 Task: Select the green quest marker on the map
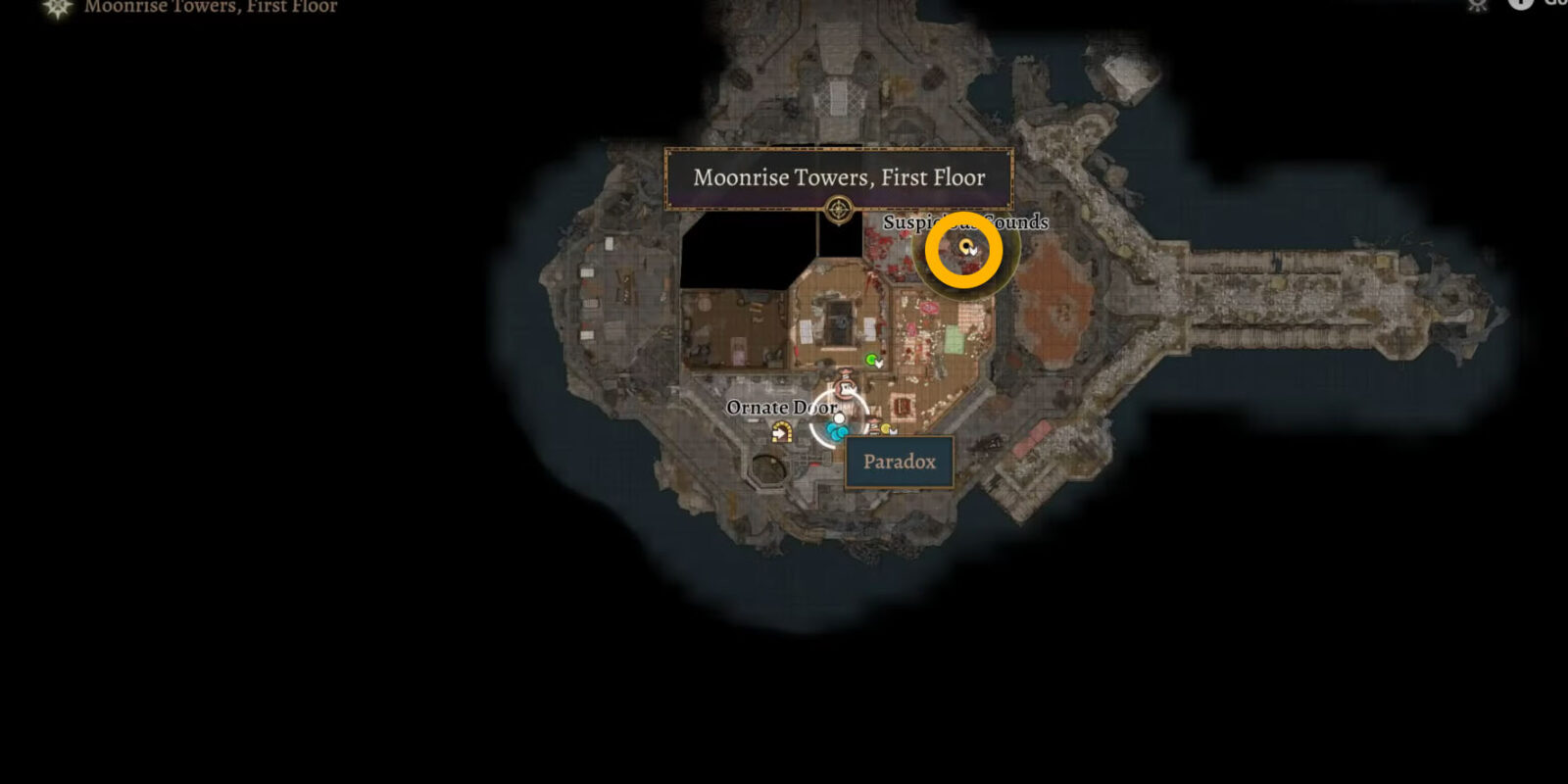tap(871, 361)
